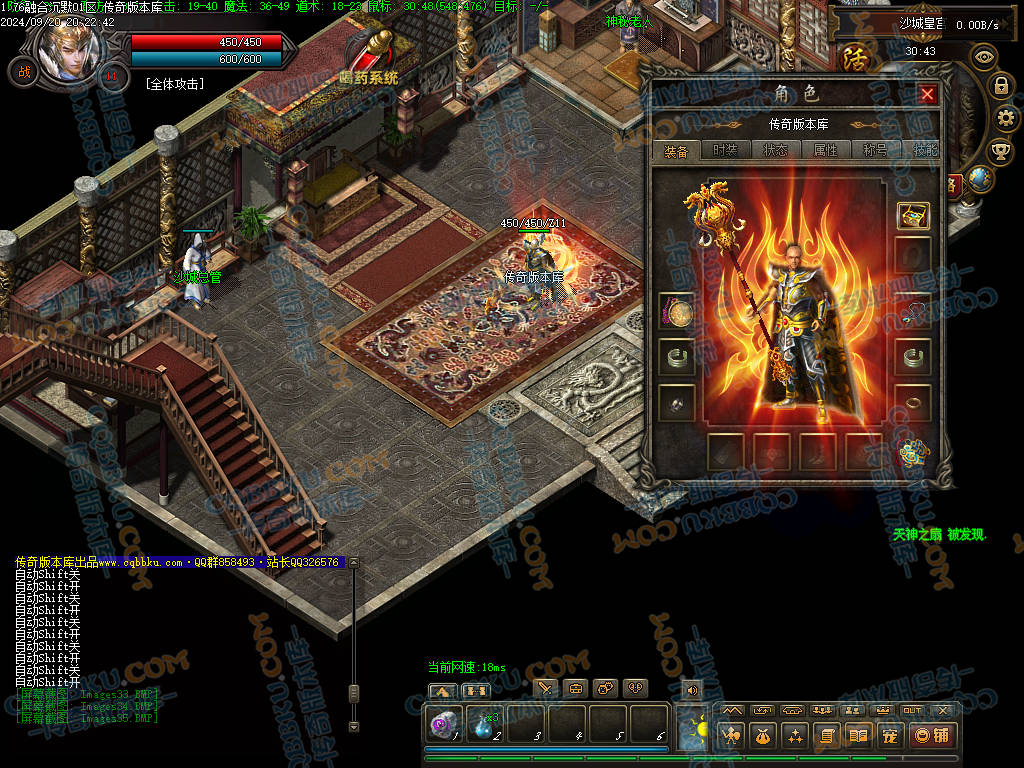Open the trophy icon button

click(999, 151)
